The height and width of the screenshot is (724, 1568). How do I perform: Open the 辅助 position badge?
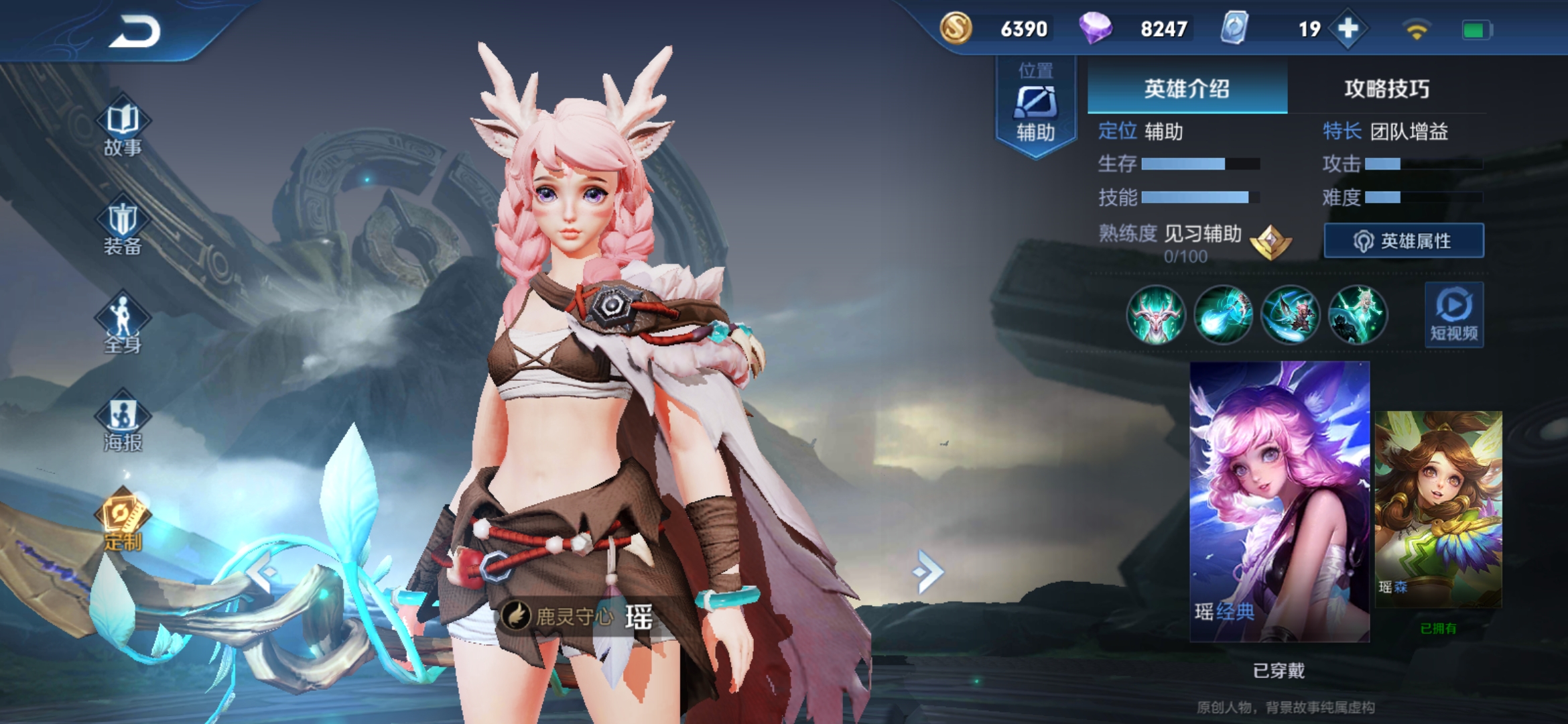tap(1036, 107)
